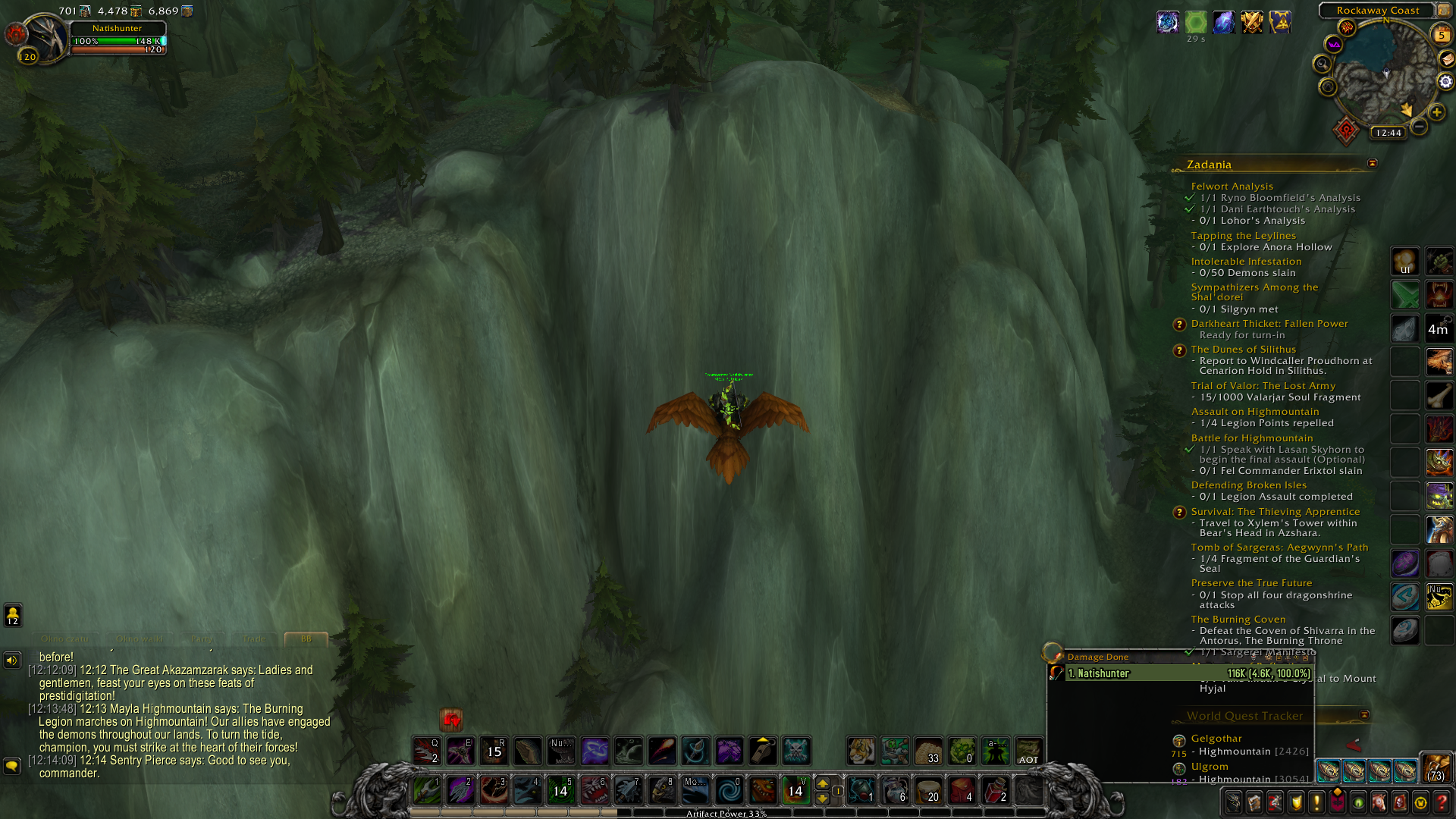Zoom out the minimap with minus button
Screen dimensions: 1456x819
[1420, 127]
